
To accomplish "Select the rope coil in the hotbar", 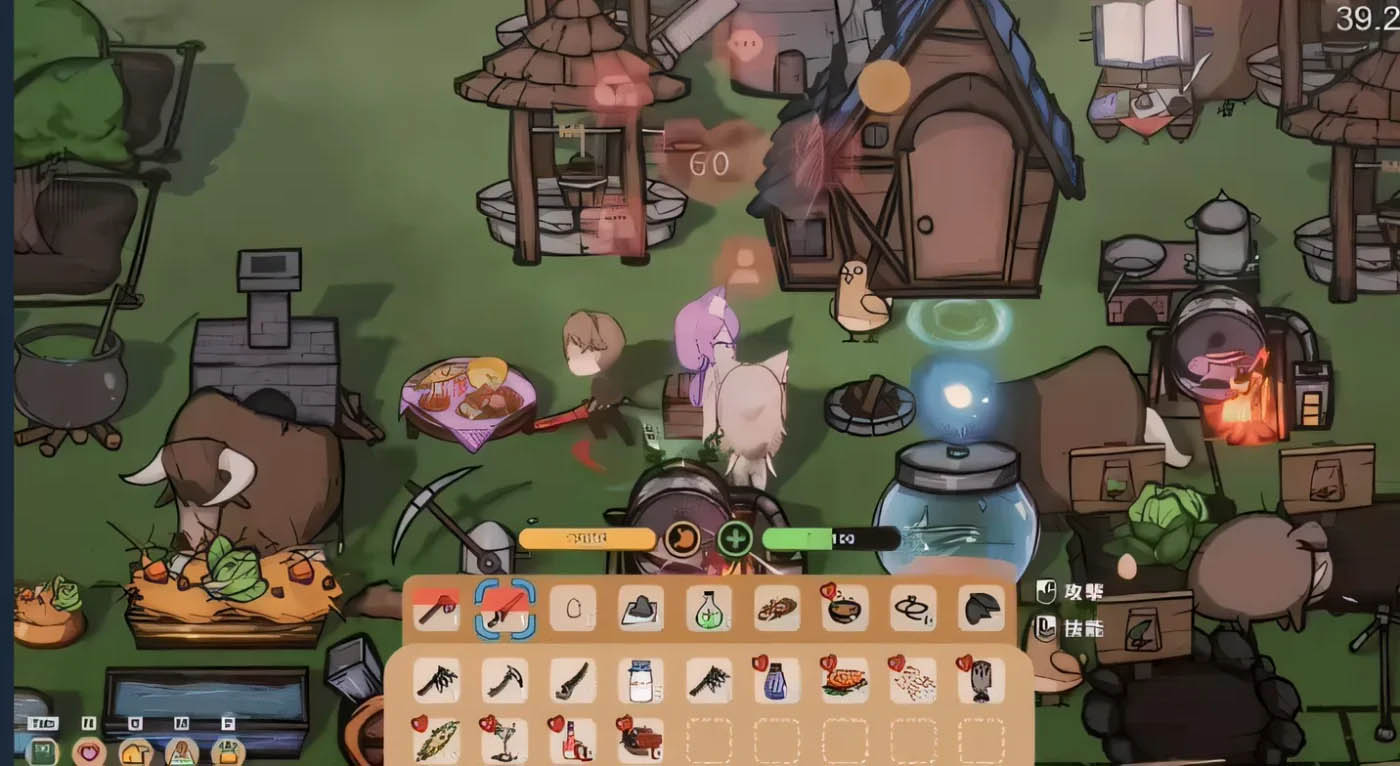I will pos(913,607).
